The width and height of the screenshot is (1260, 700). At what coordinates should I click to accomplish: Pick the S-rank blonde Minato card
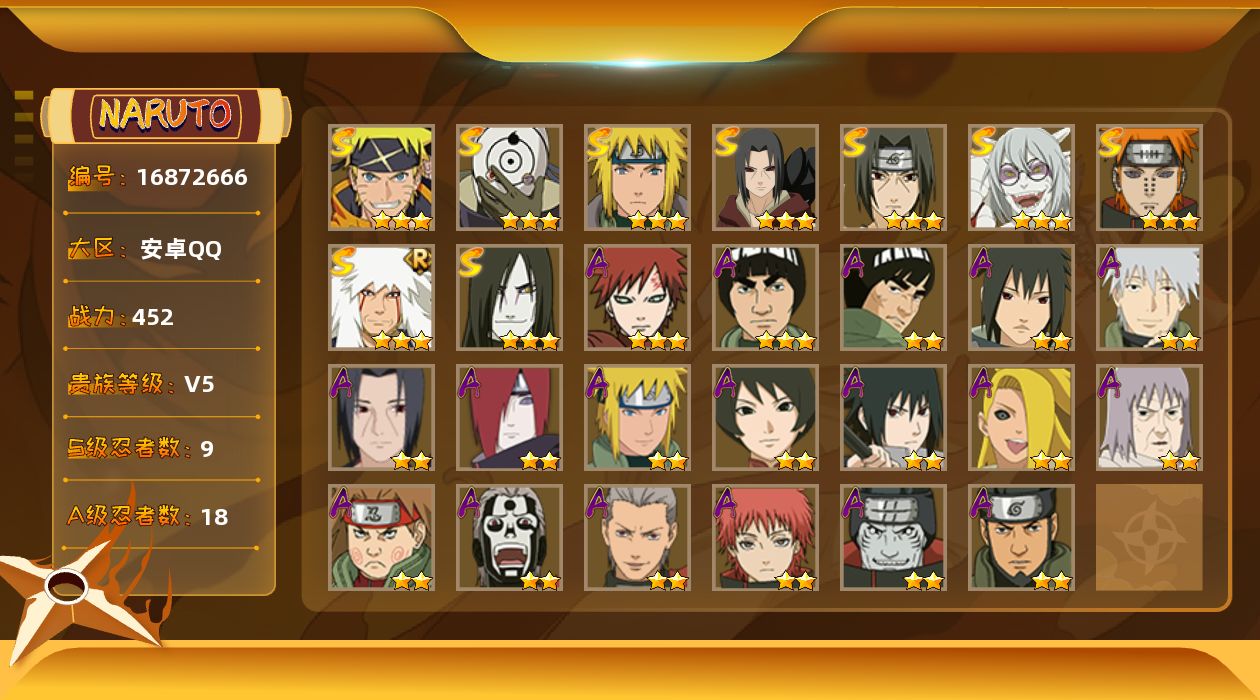click(637, 177)
